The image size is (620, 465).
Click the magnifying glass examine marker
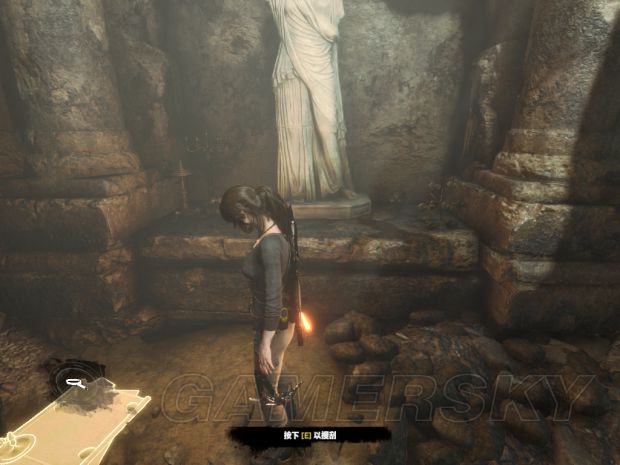click(75, 381)
